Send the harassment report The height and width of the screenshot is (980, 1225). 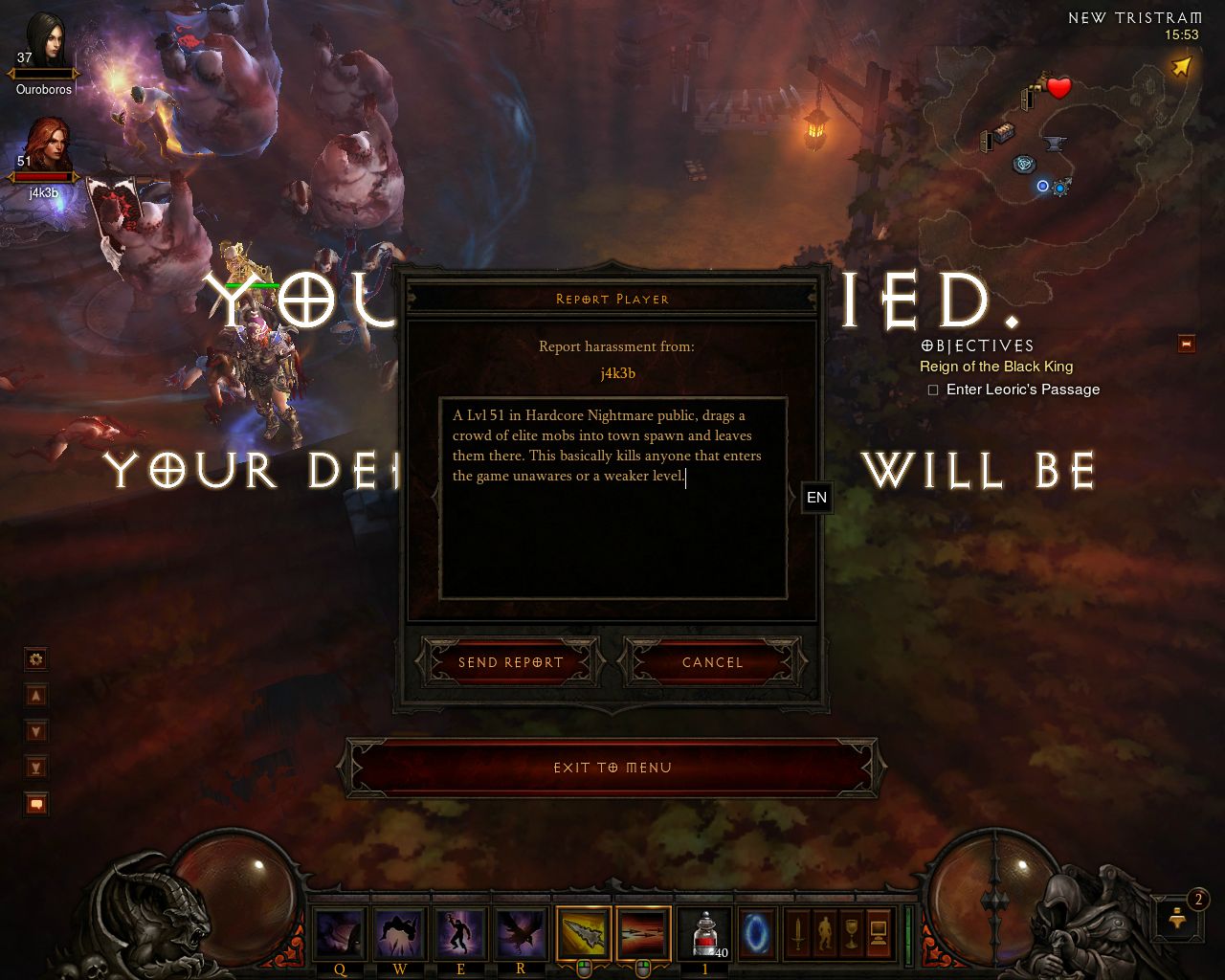tap(511, 662)
